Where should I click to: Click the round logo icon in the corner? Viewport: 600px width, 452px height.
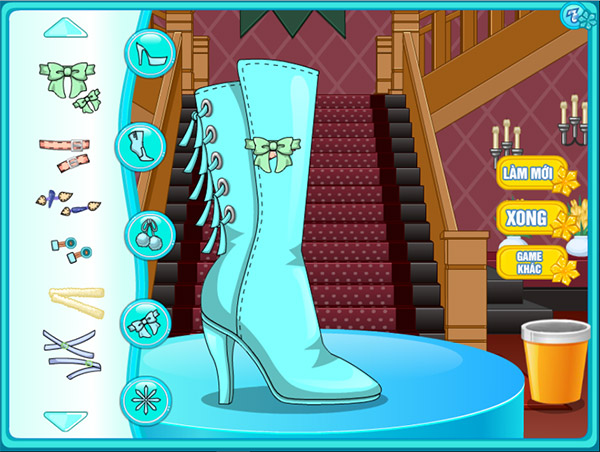tap(573, 17)
